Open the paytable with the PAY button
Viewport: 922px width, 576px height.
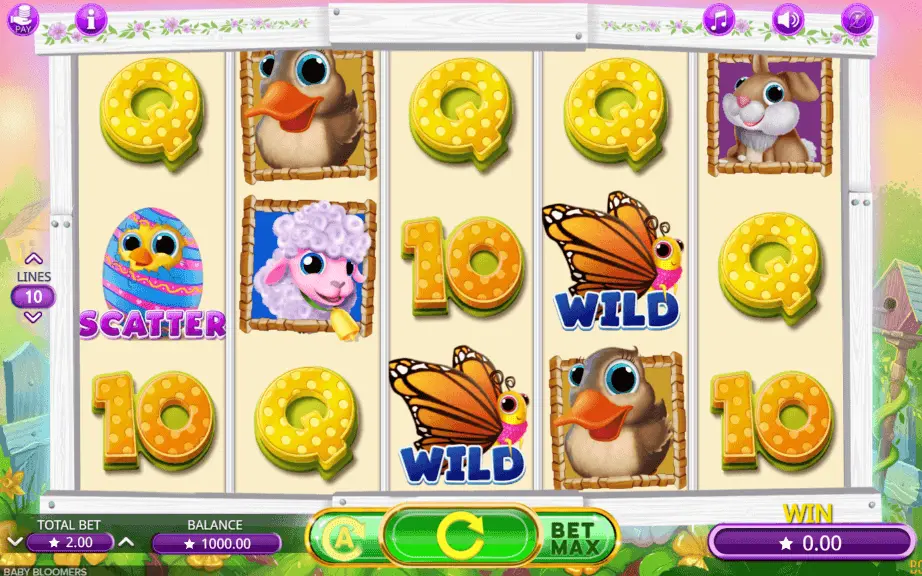(22, 19)
